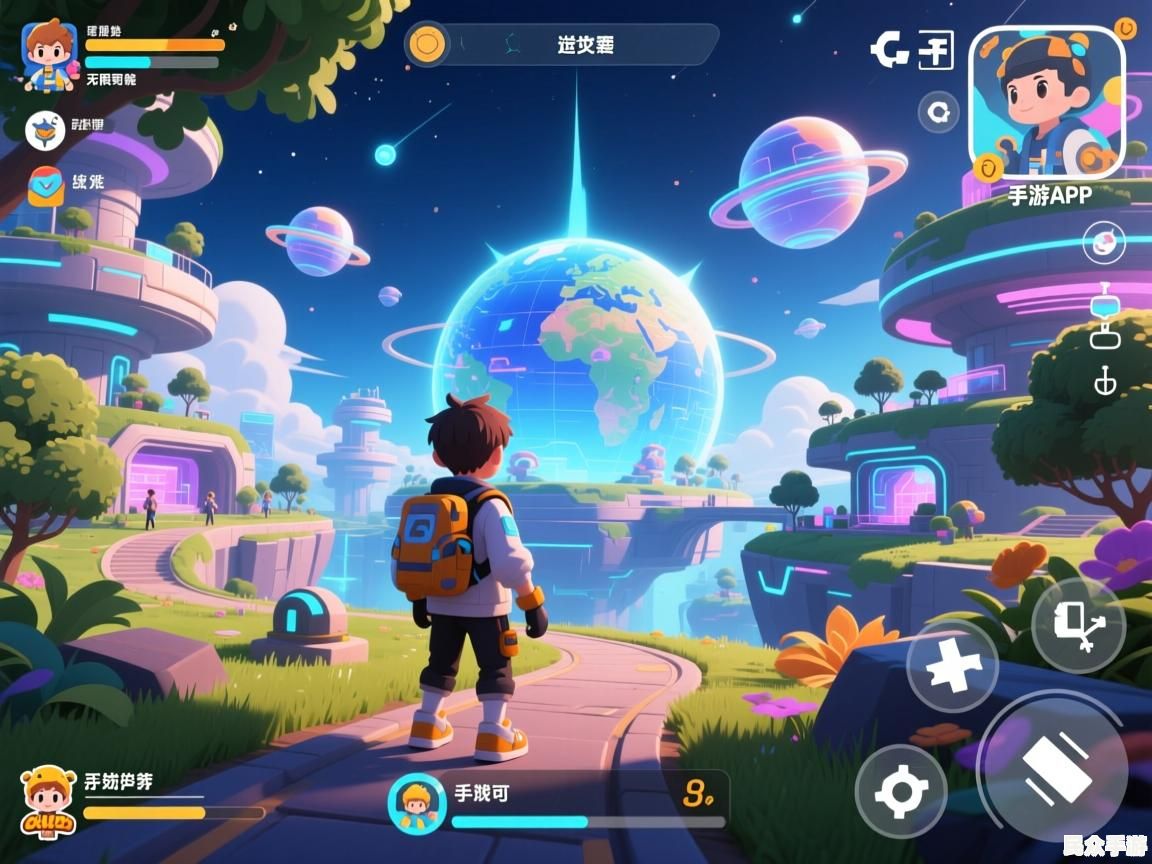Click the round planet icon on the right edge

coord(1104,243)
